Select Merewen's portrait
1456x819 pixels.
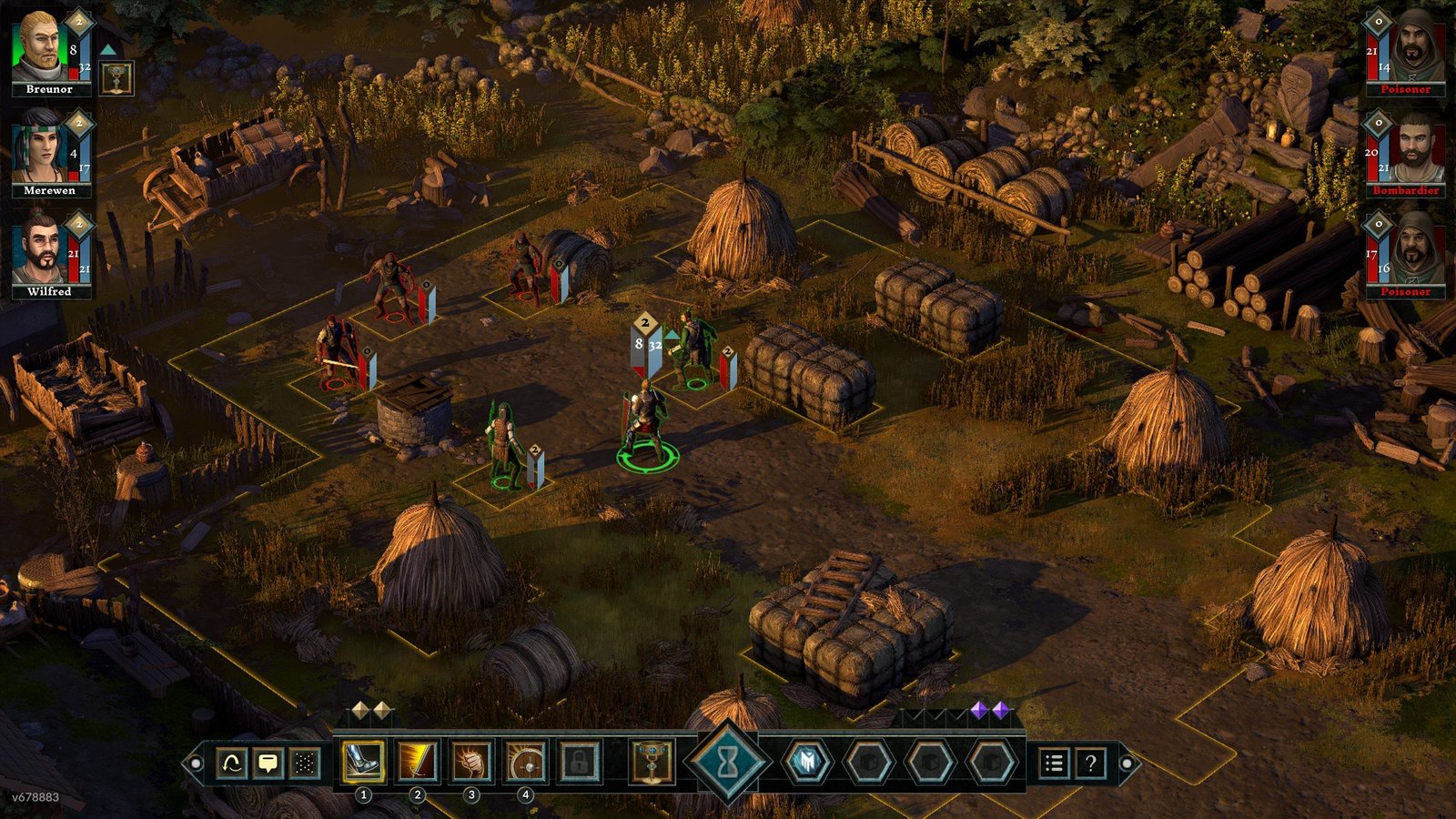pyautogui.click(x=40, y=148)
